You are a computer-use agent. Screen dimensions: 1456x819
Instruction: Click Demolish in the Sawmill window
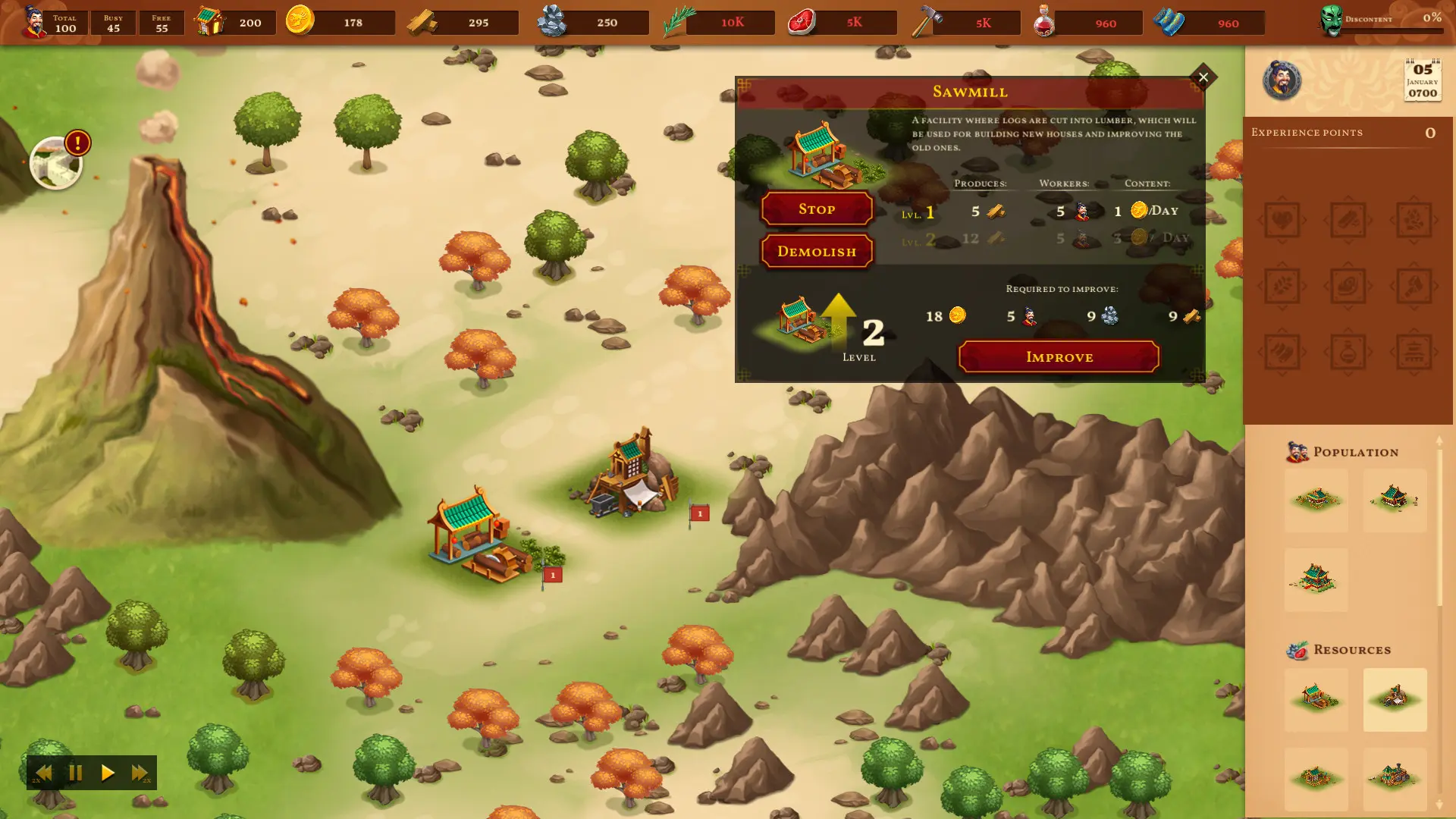coord(816,251)
